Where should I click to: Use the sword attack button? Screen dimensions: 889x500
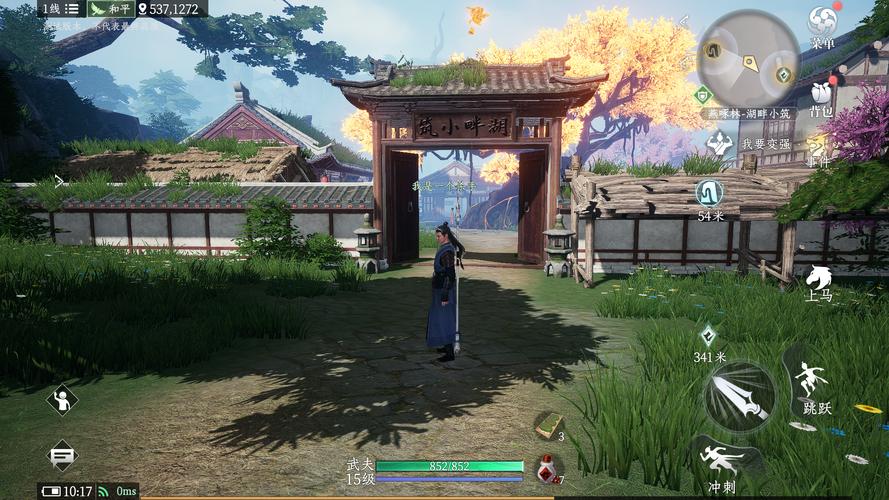click(x=739, y=396)
